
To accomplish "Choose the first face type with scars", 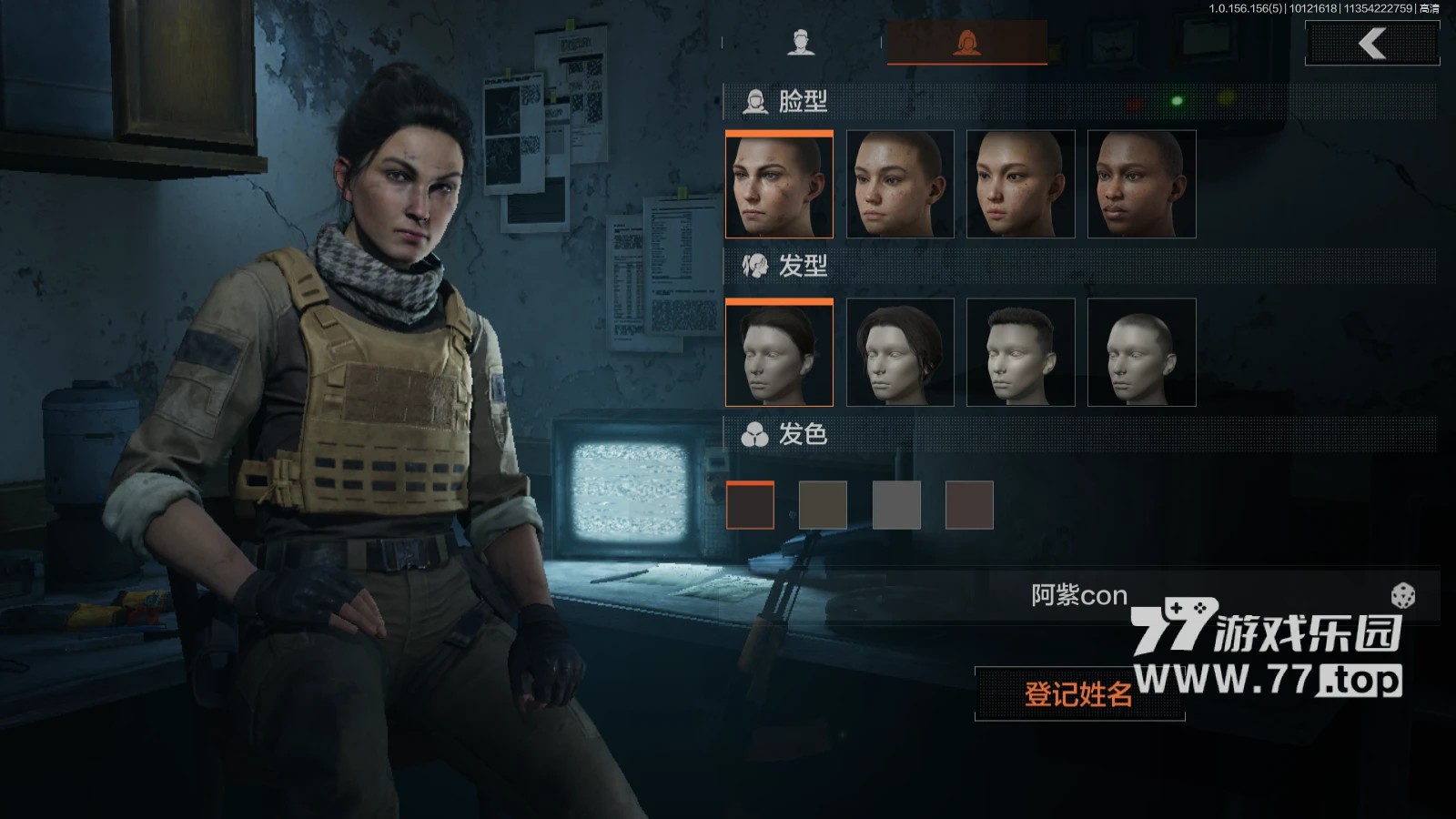I will pos(779,185).
